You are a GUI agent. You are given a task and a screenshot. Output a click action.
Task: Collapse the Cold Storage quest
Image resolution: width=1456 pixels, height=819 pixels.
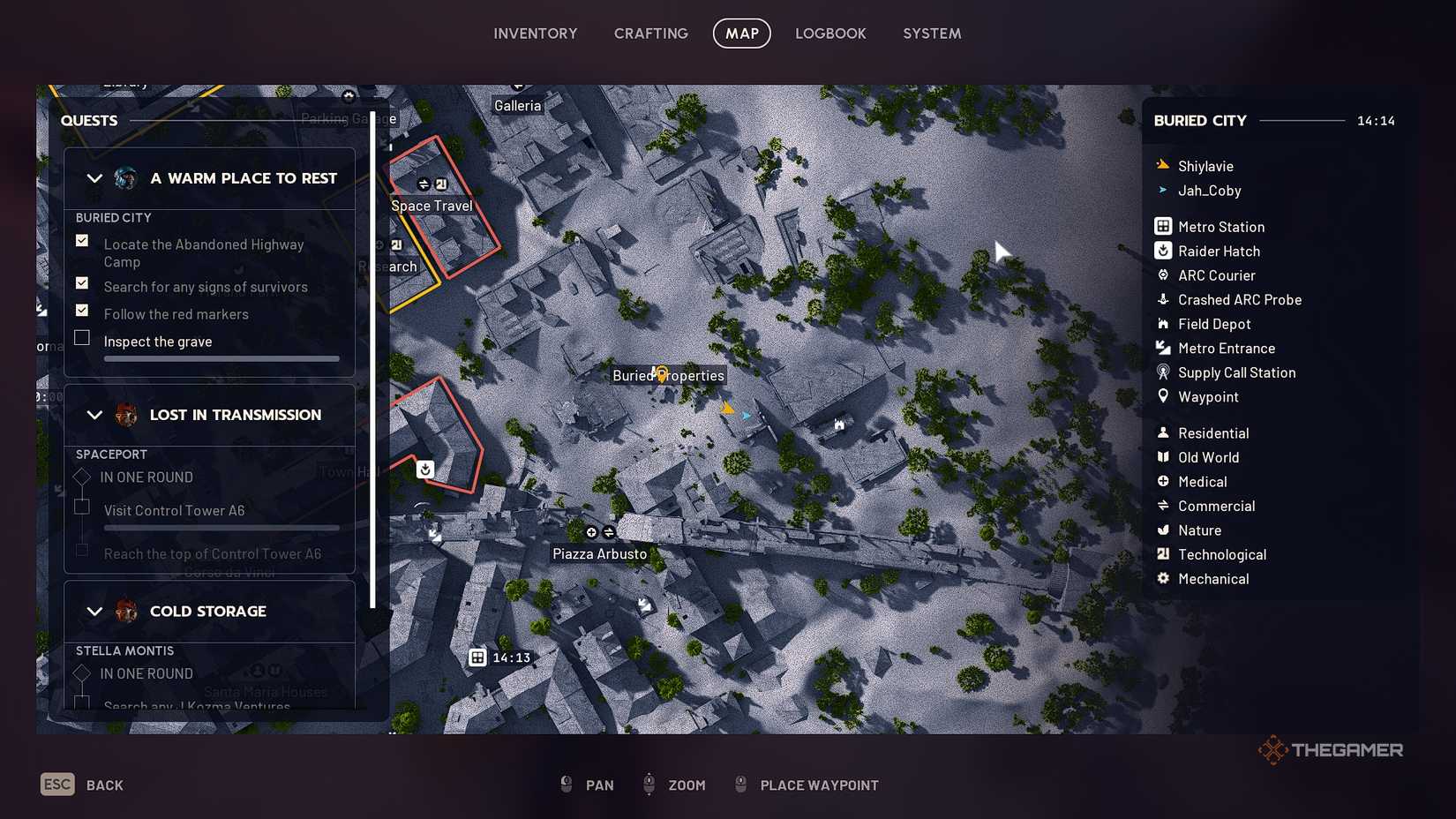95,611
